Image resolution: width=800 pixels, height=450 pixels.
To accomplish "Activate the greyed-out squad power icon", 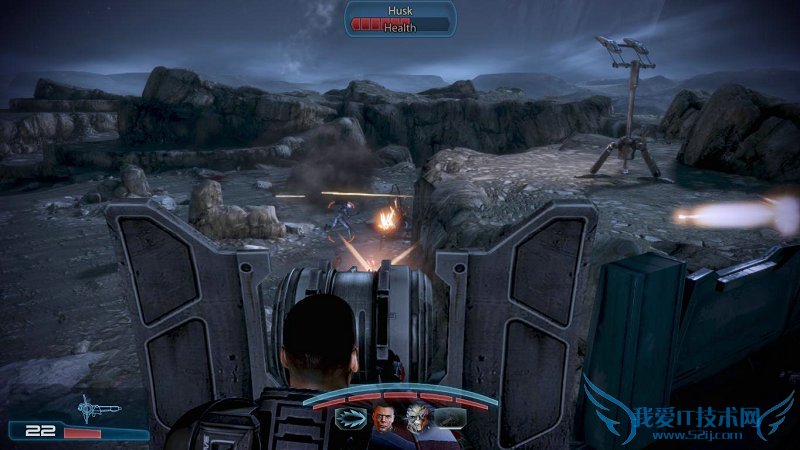I will point(448,418).
